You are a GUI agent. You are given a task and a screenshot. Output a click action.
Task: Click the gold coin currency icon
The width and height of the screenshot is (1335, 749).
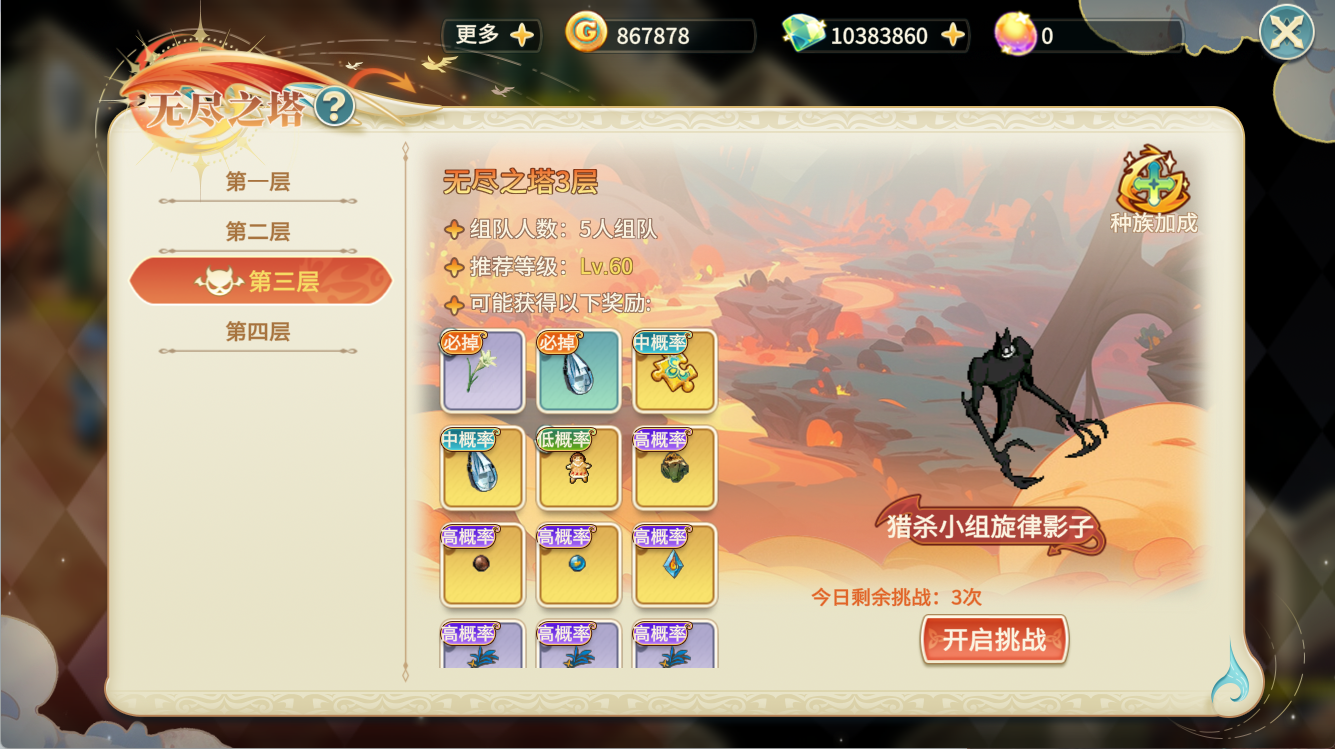(586, 34)
